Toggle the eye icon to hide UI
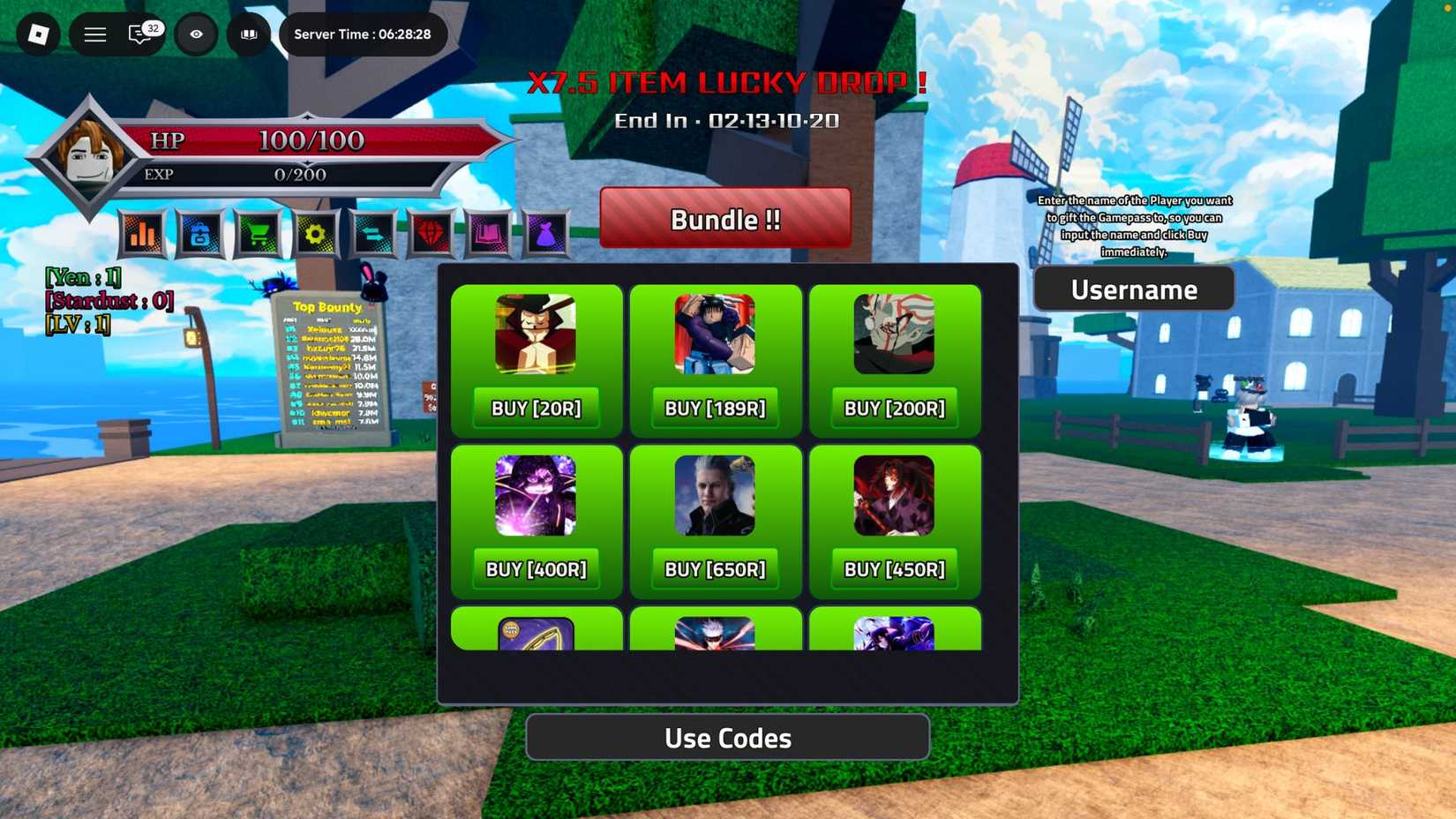1456x819 pixels. [196, 34]
